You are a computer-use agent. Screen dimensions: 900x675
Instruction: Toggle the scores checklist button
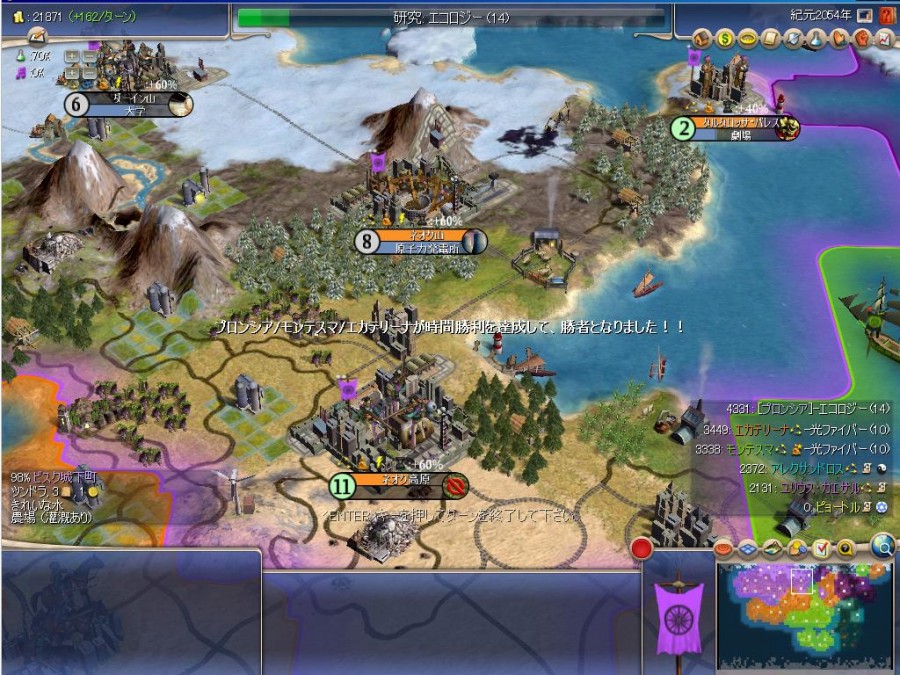(821, 549)
